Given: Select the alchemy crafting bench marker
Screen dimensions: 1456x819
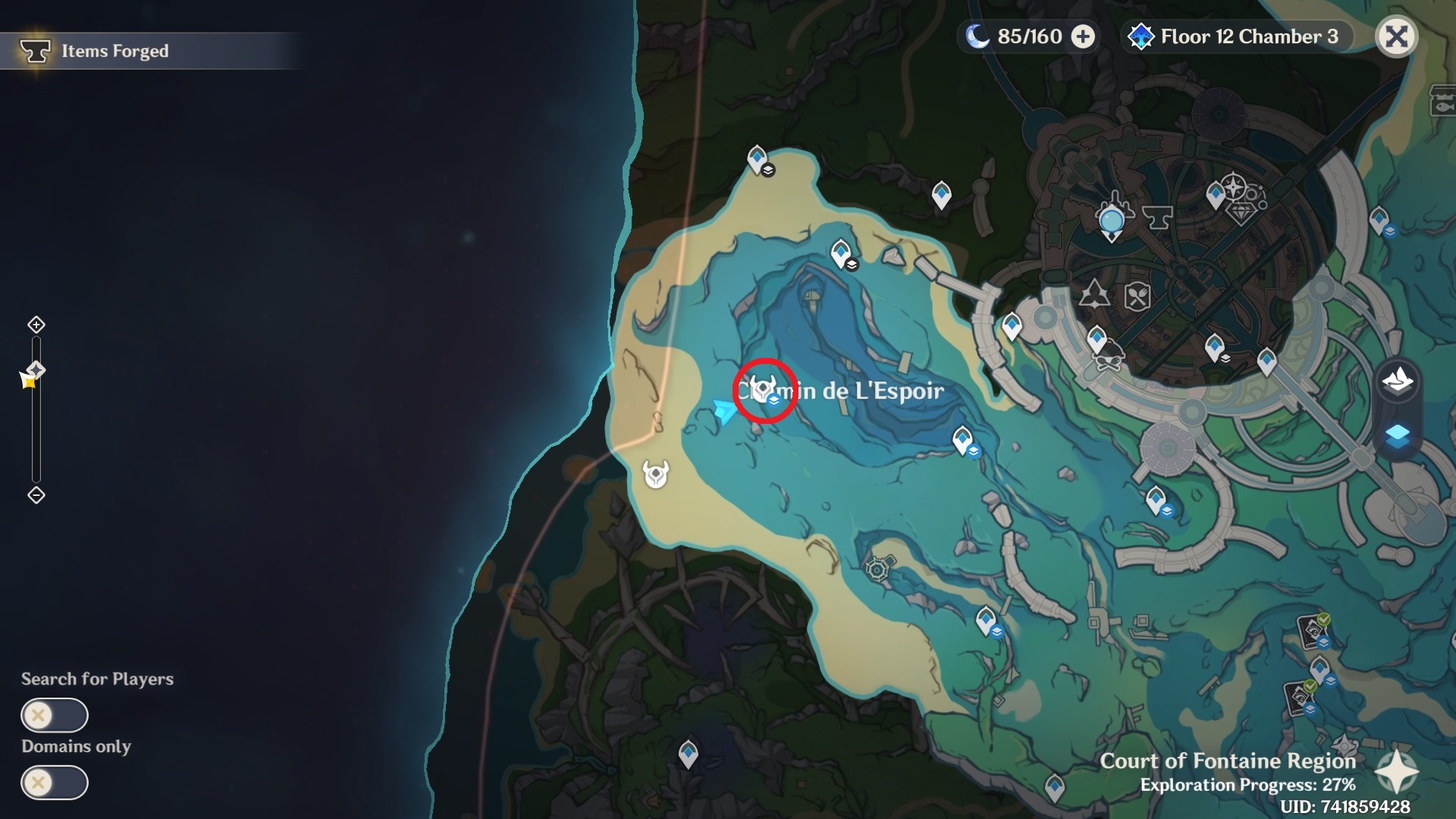Looking at the screenshot, I should (1094, 294).
